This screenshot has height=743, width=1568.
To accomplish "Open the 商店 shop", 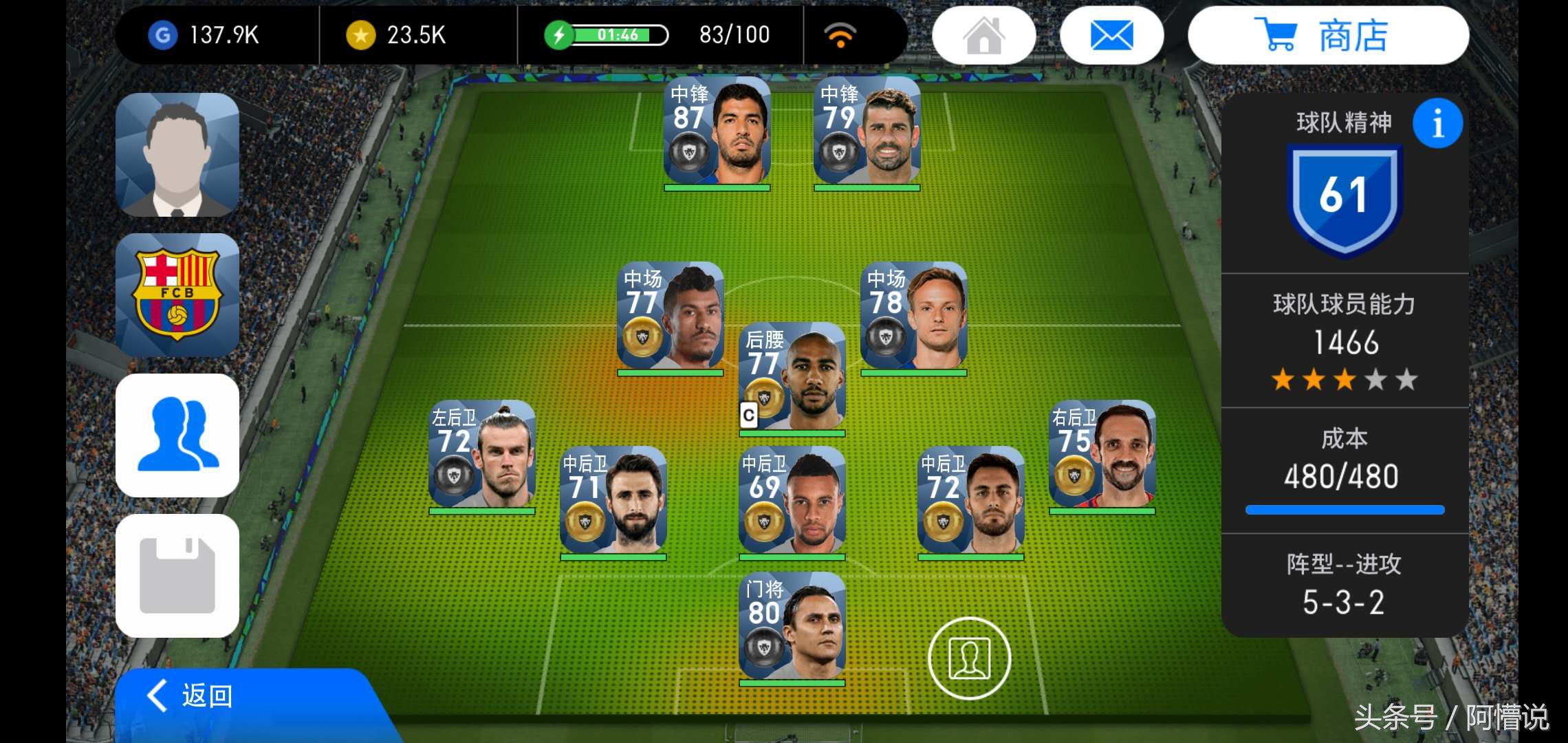I will tap(1327, 36).
